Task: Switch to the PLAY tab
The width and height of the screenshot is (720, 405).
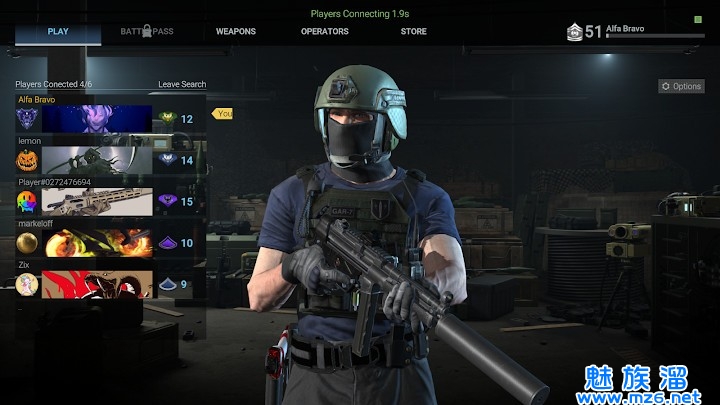Action: pos(58,32)
